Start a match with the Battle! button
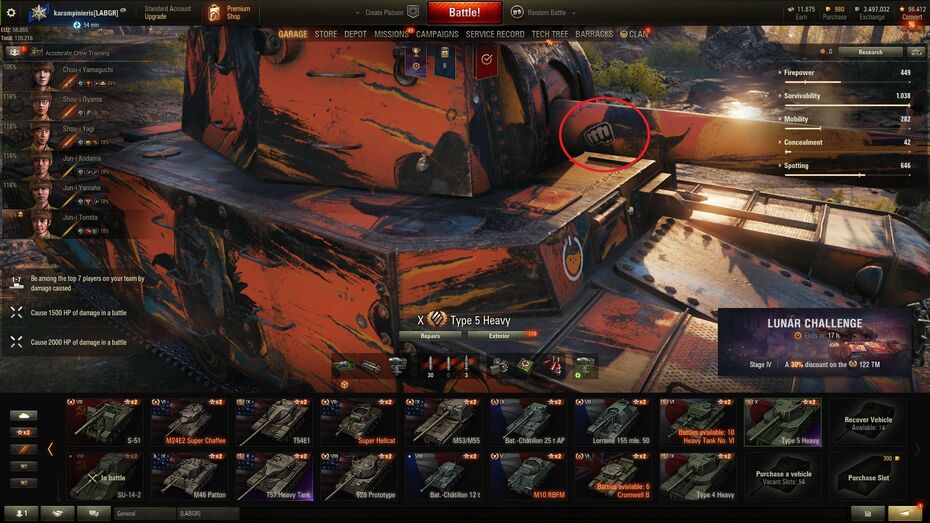This screenshot has height=523, width=930. 464,13
